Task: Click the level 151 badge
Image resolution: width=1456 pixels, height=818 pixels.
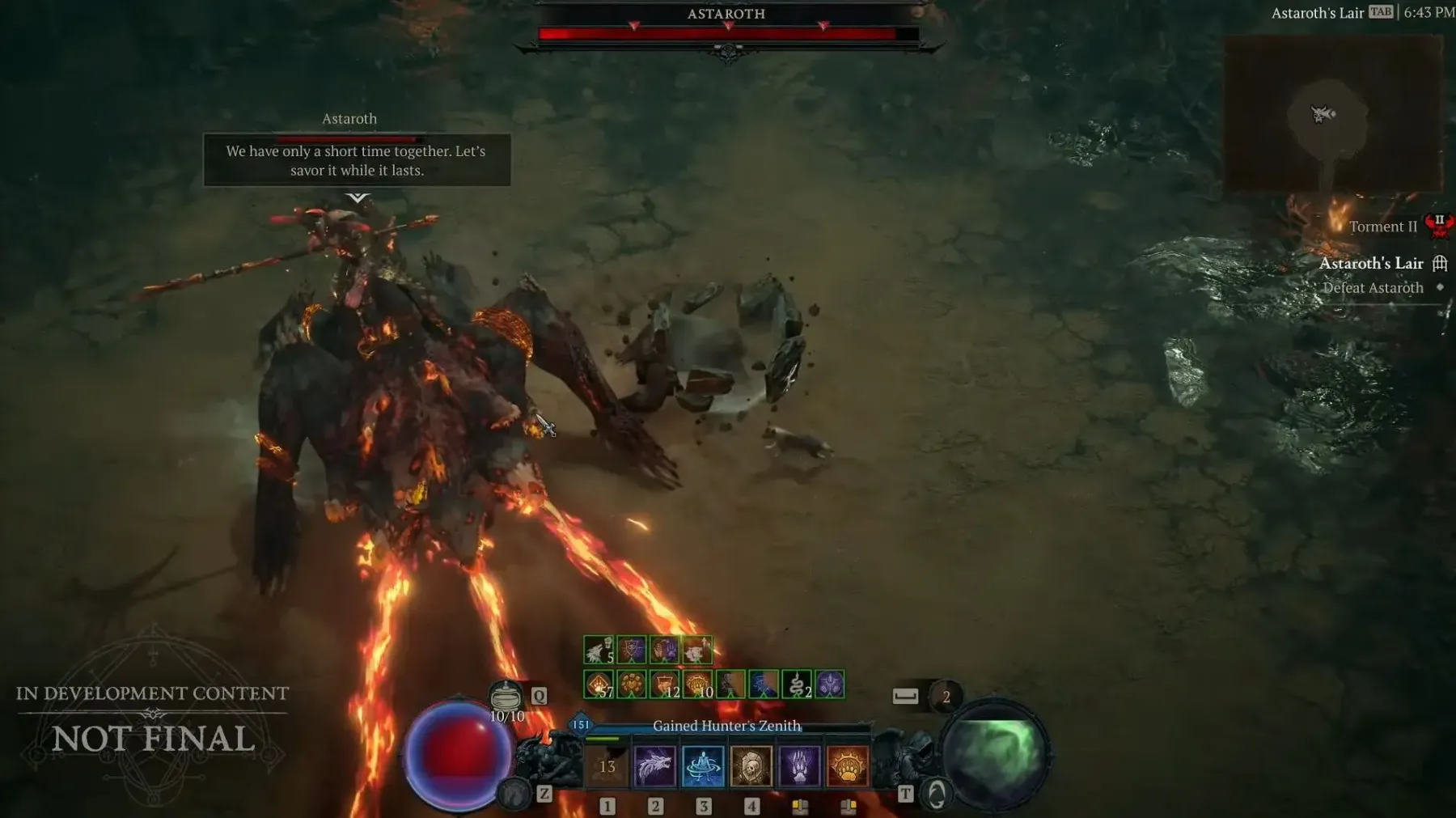Action: [x=581, y=724]
